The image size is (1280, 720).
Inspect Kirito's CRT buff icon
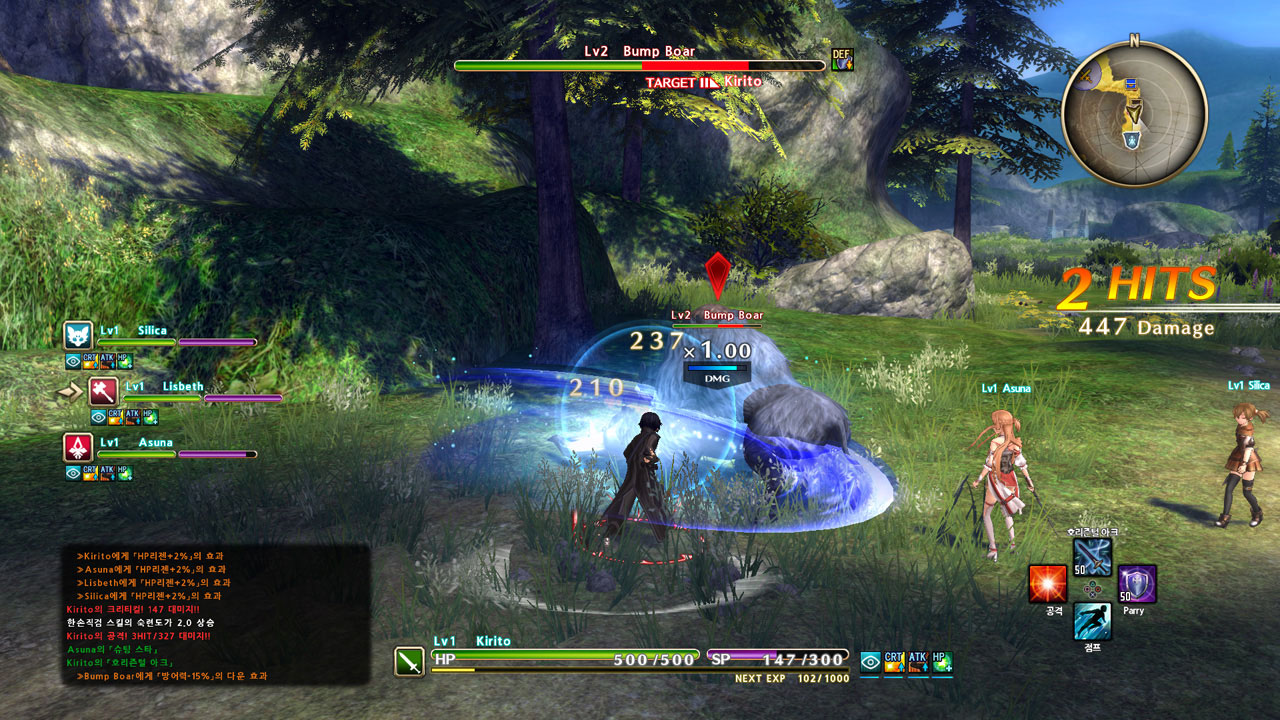894,661
